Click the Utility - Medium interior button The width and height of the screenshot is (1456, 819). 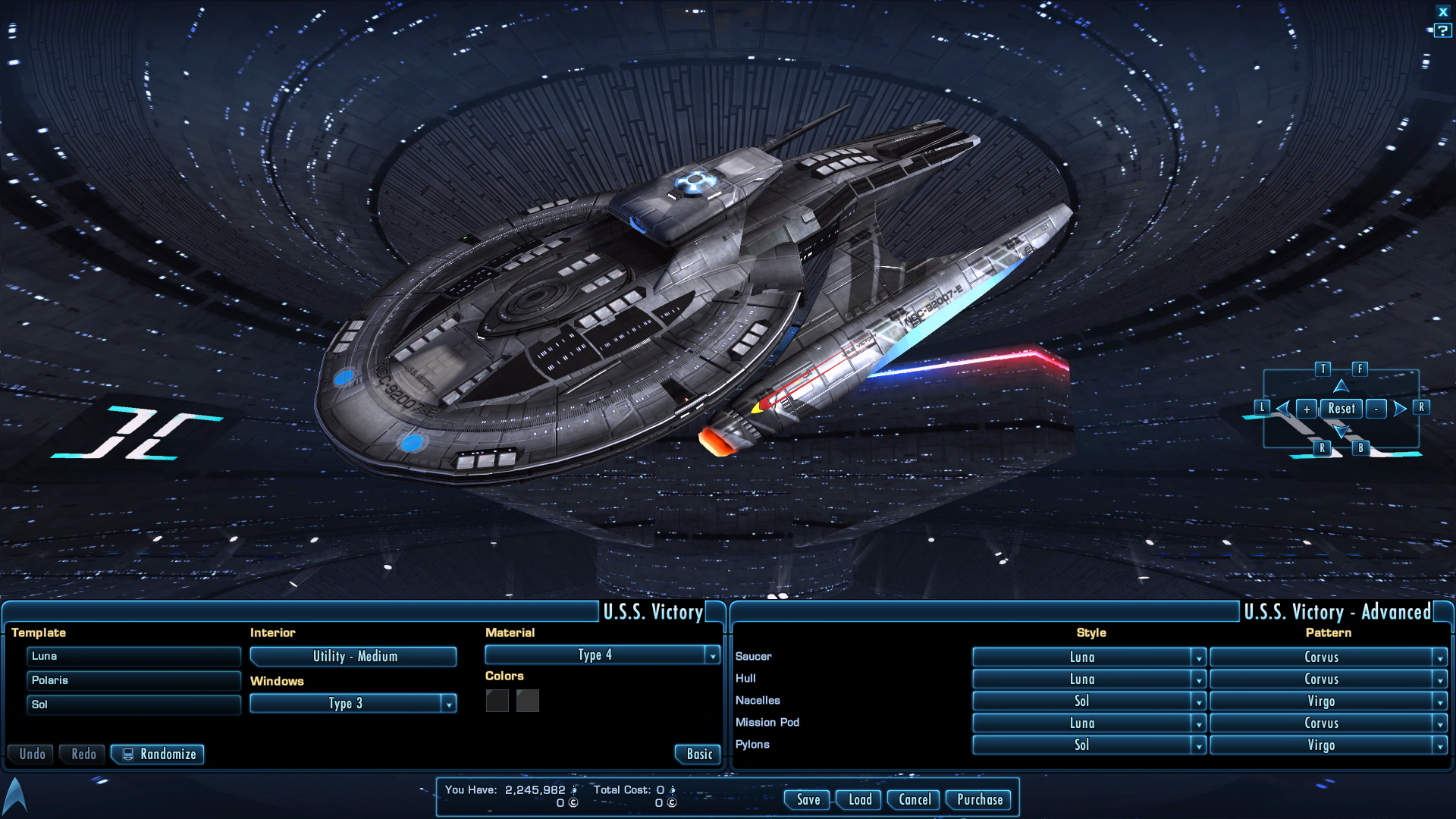point(353,657)
